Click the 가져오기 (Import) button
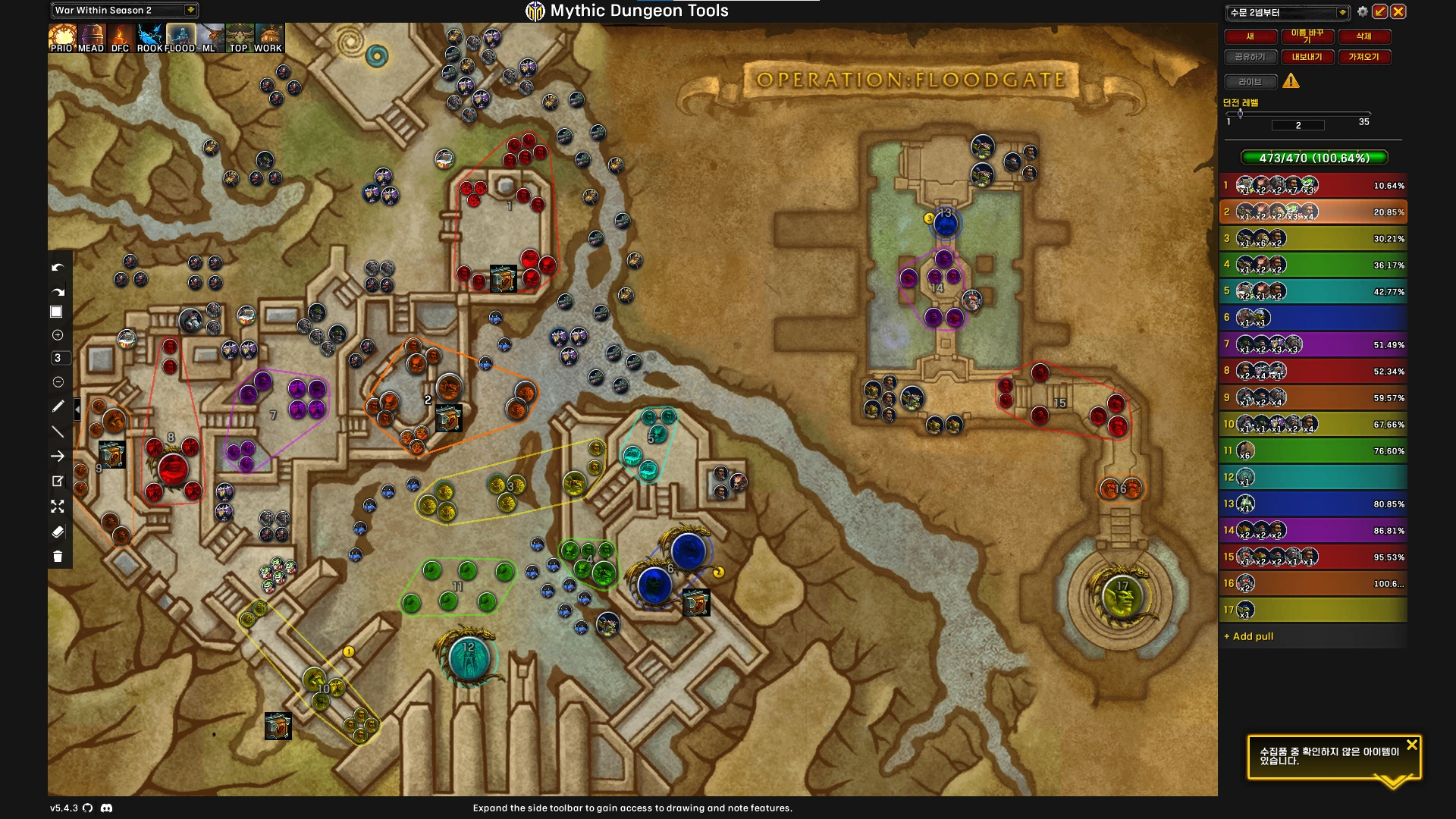The height and width of the screenshot is (819, 1456). [x=1363, y=57]
